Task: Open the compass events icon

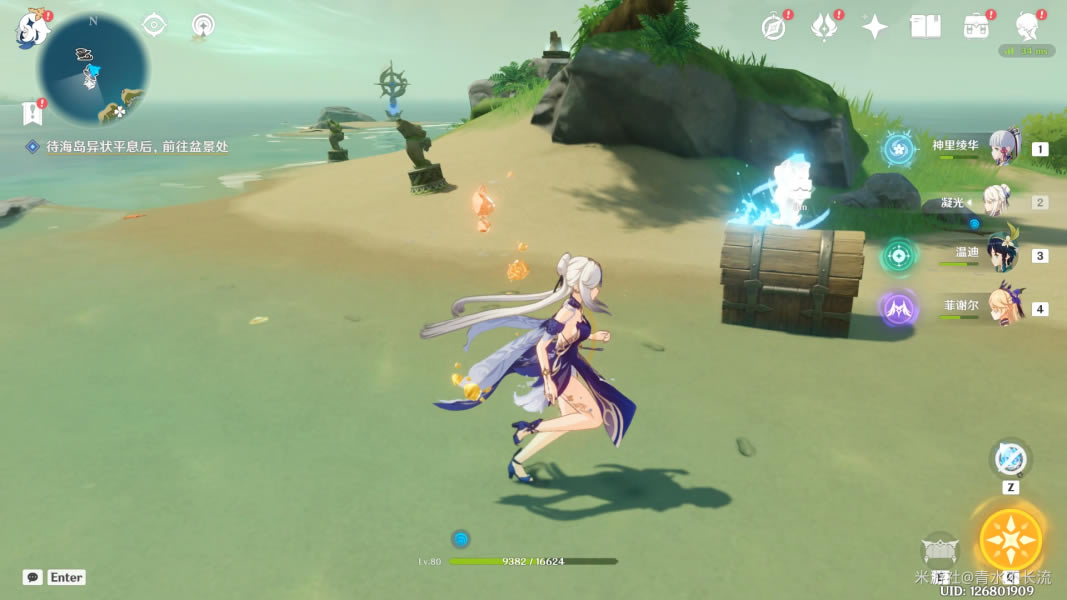Action: [773, 27]
